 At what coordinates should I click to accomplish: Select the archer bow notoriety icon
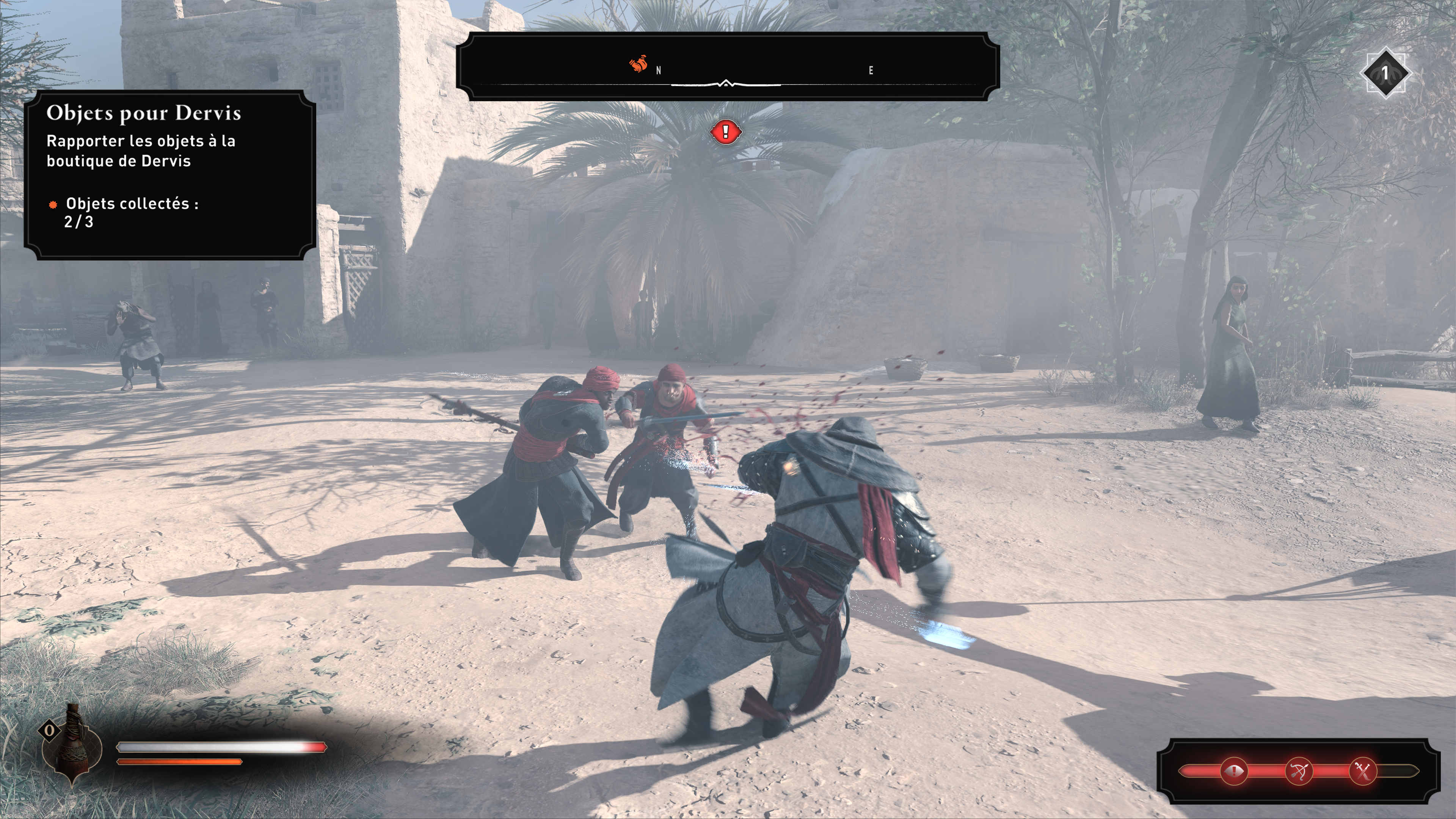click(1298, 771)
